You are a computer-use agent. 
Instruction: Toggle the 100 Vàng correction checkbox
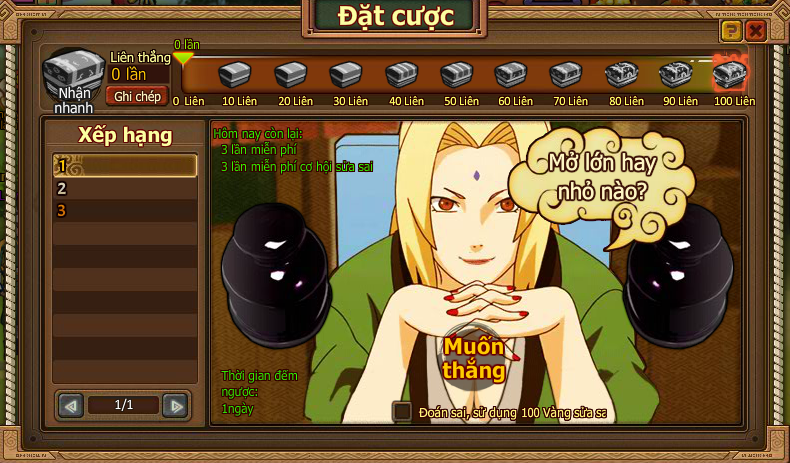pyautogui.click(x=402, y=411)
